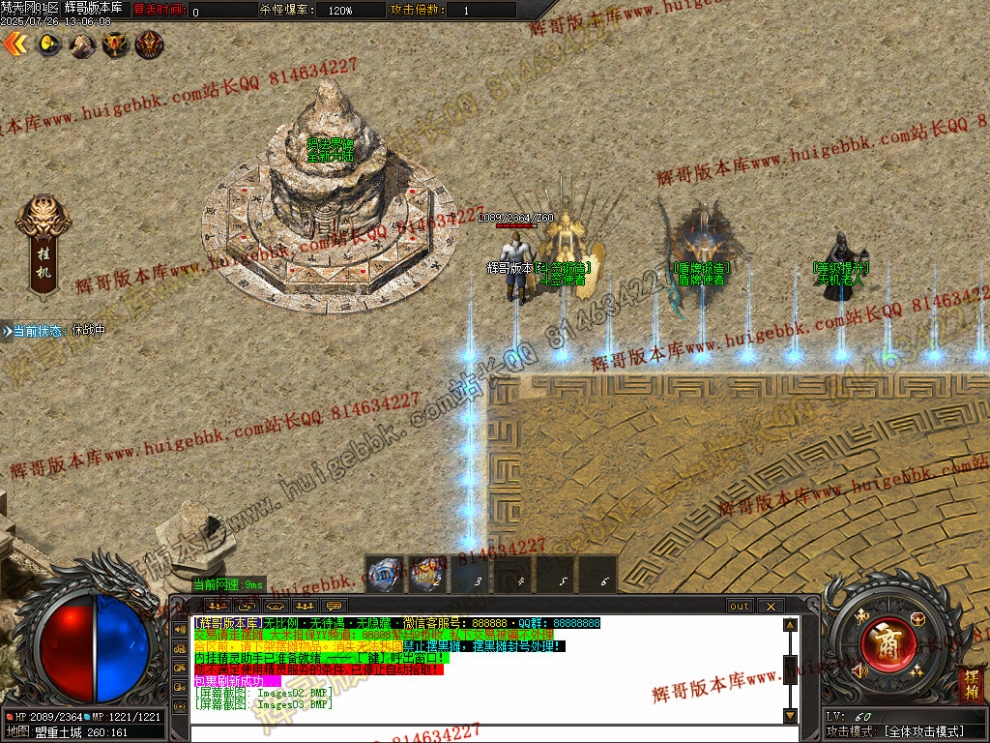The image size is (990, 743).
Task: Focus the chat text input field
Action: [480, 733]
